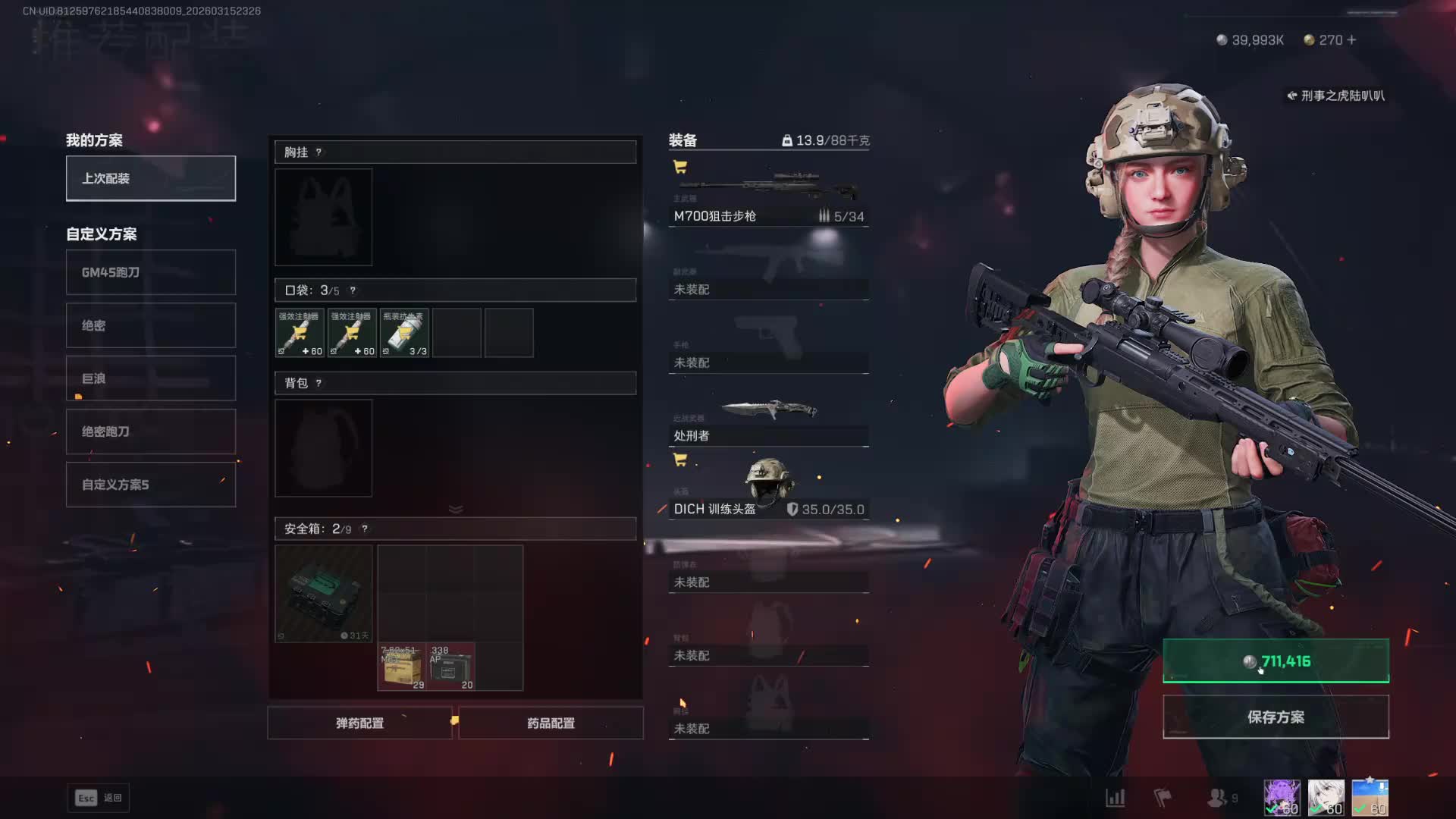Select the M700狙击步枪 weapon slot
Viewport: 1456px width, 819px height.
(x=768, y=199)
